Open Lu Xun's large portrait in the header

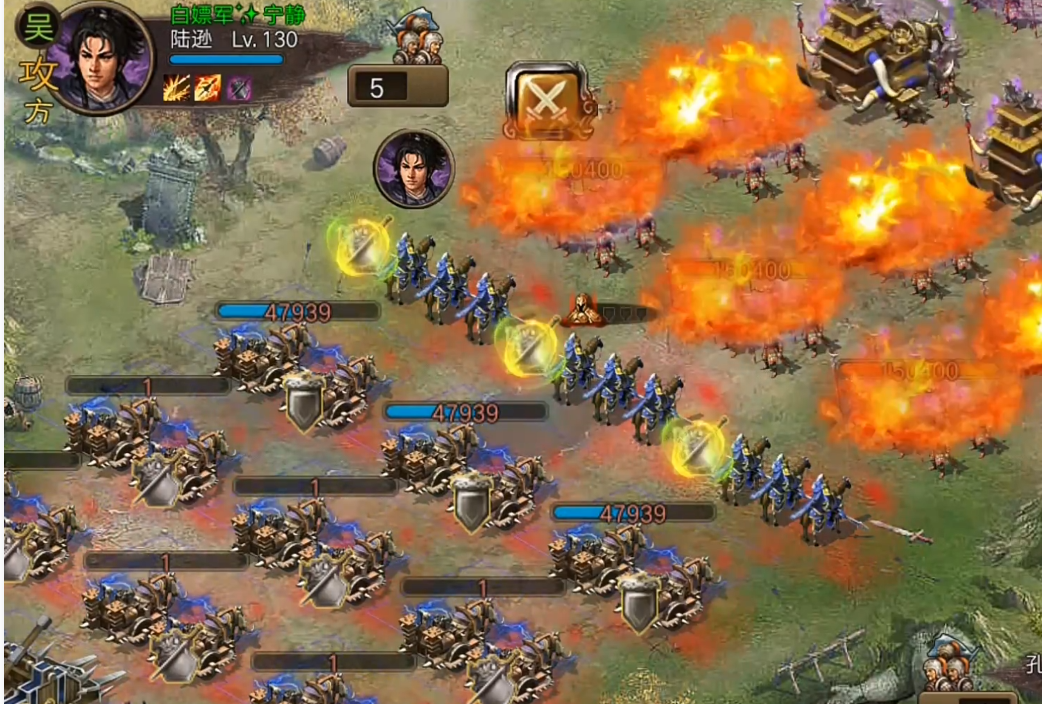pos(101,58)
